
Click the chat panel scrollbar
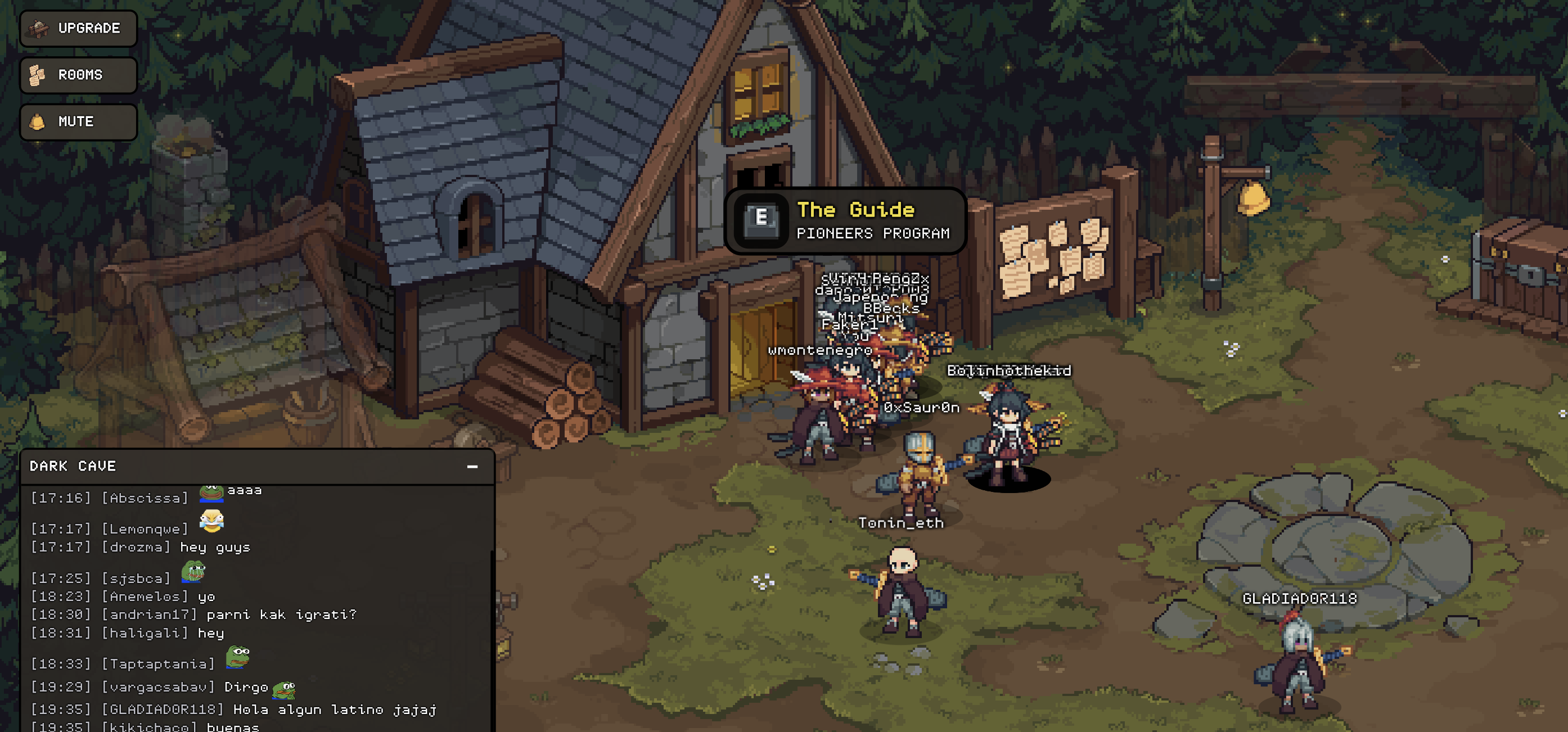click(492, 639)
